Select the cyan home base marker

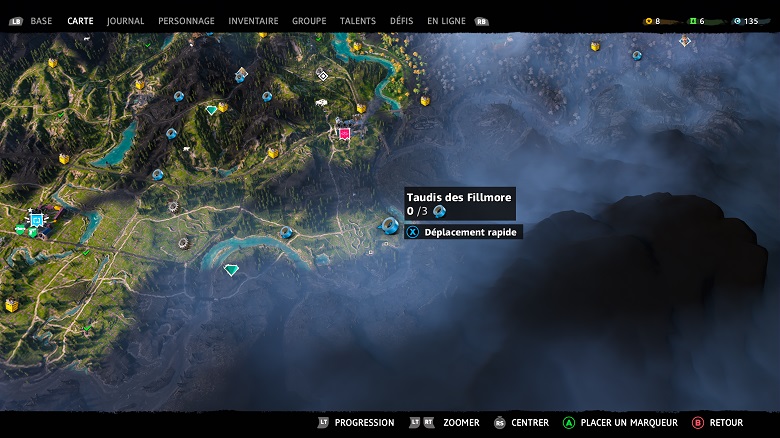pos(37,219)
